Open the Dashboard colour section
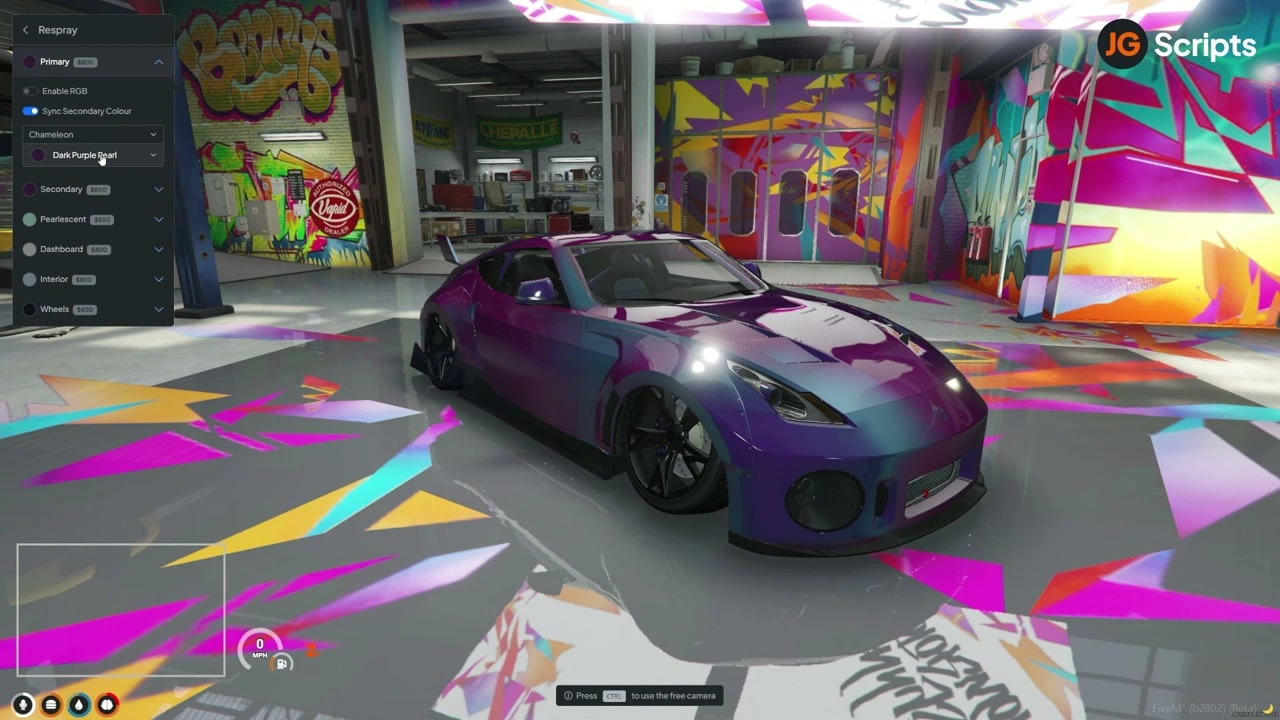The height and width of the screenshot is (720, 1280). click(x=158, y=249)
